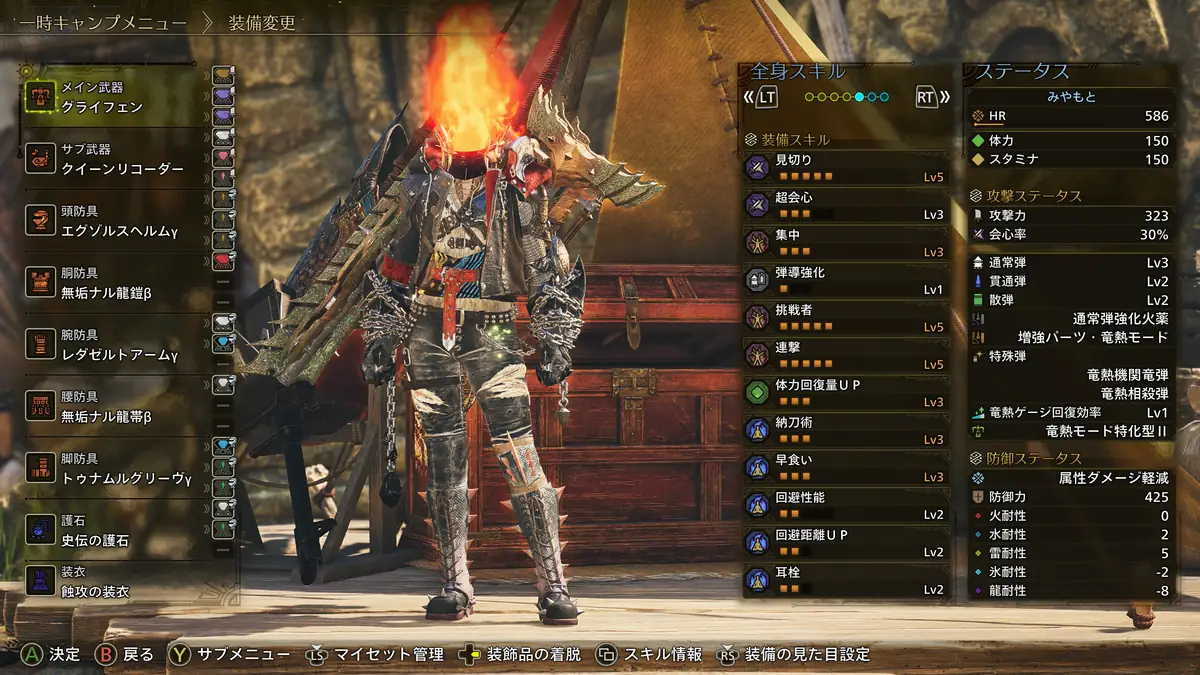The height and width of the screenshot is (675, 1200).
Task: Select the 集中 skill row
Action: pos(845,242)
